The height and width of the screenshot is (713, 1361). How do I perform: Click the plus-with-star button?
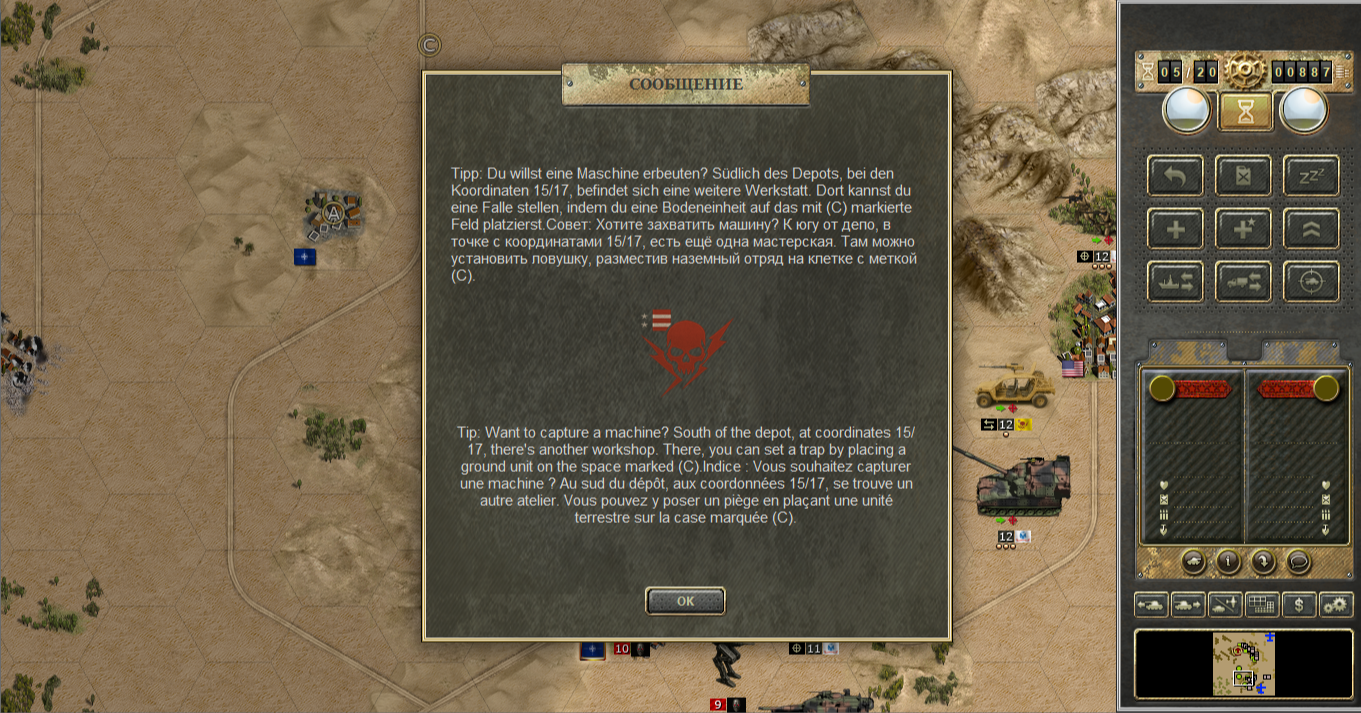[x=1243, y=229]
